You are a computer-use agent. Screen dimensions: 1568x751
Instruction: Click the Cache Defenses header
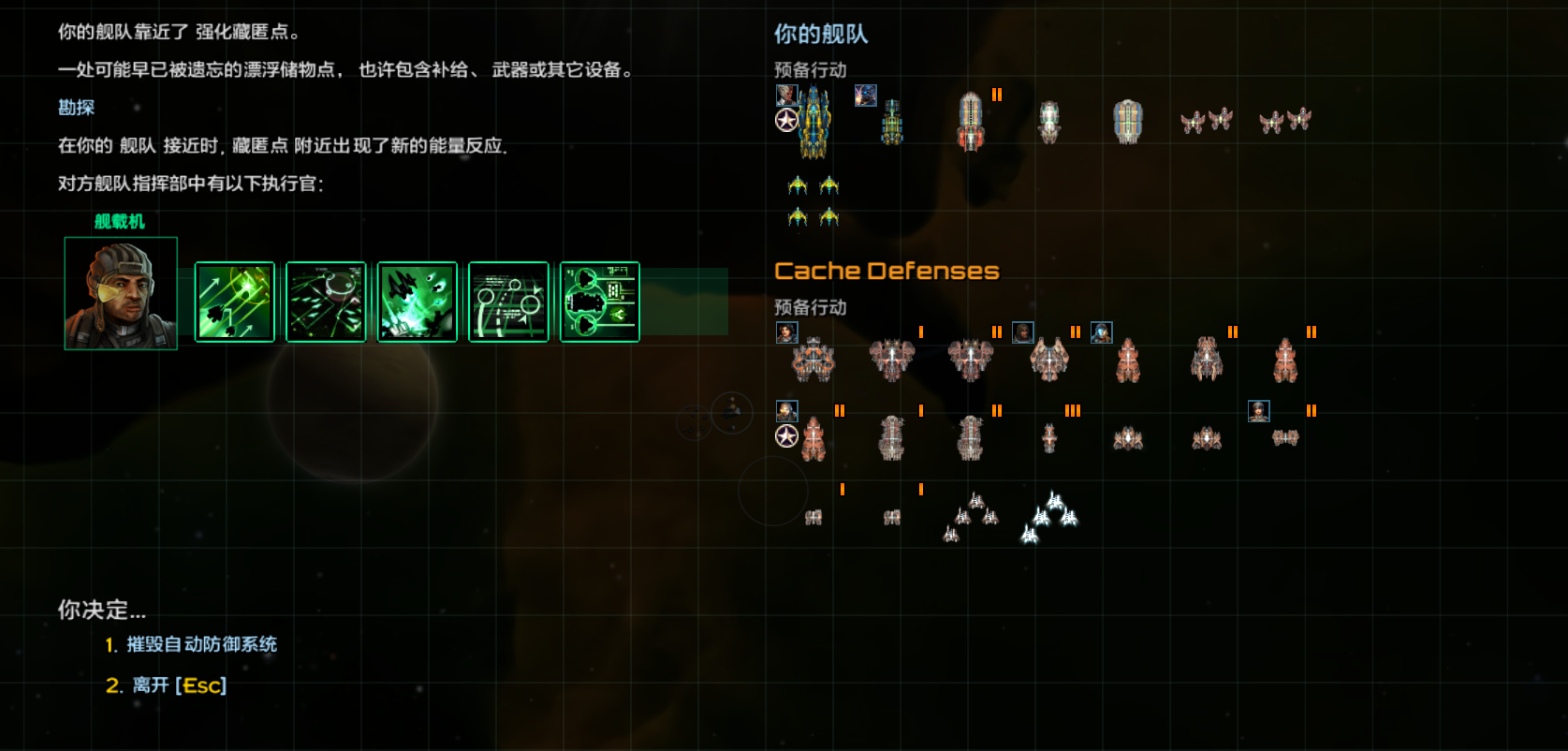[887, 270]
